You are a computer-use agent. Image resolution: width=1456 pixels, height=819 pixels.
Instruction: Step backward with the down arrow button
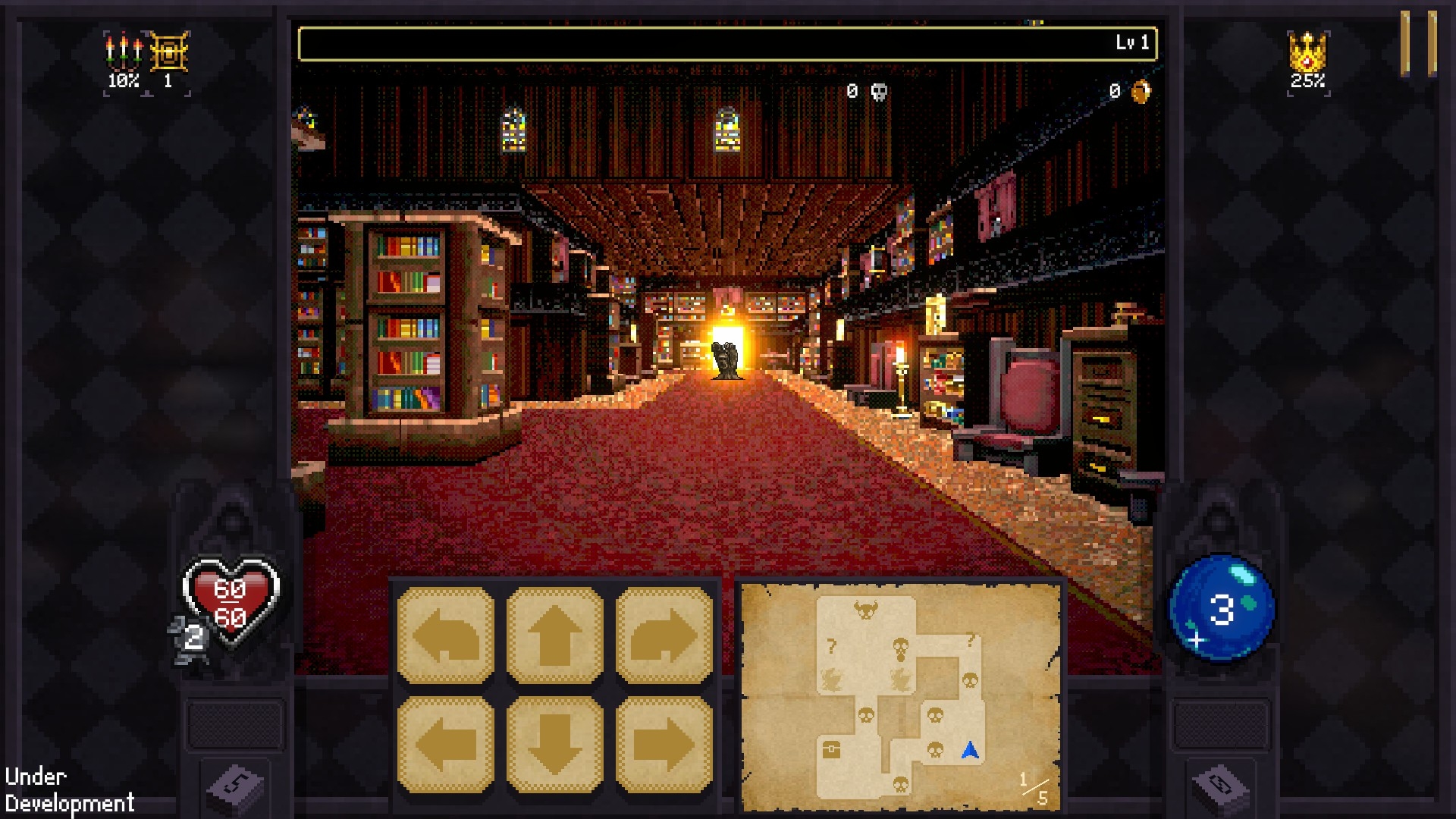coord(554,745)
